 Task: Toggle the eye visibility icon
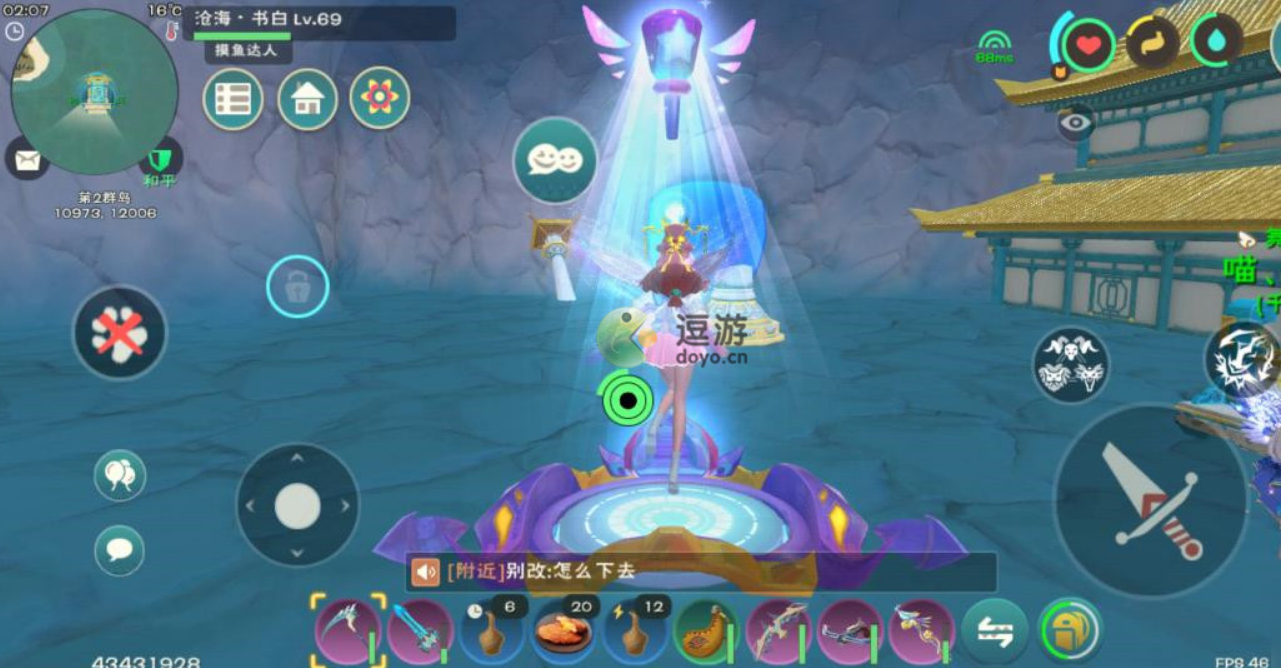[x=1076, y=122]
